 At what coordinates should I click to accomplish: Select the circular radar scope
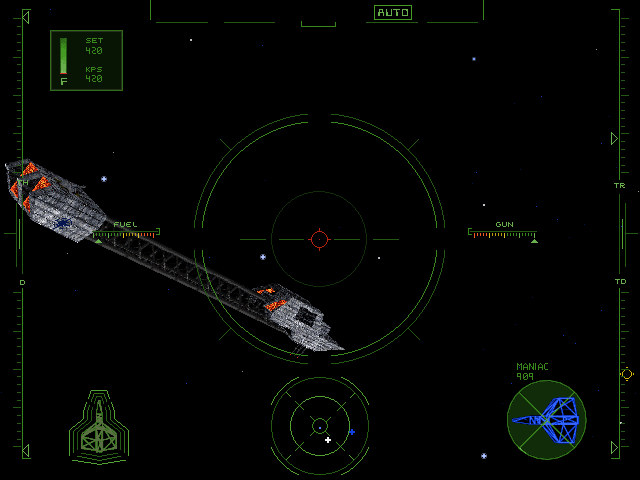[x=320, y=425]
